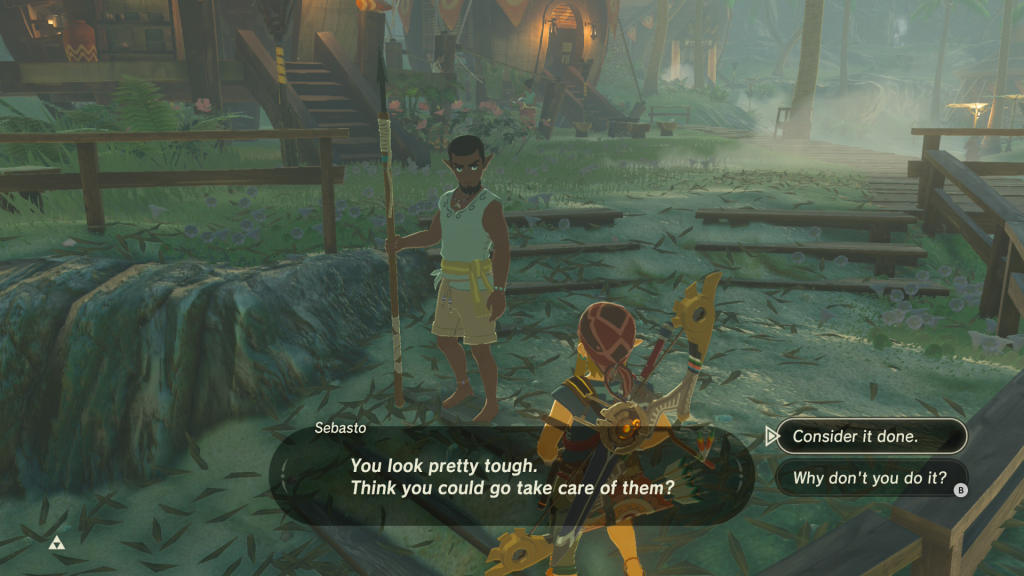This screenshot has width=1024, height=576.
Task: Select "Why don't you do it?" response
Action: pyautogui.click(x=870, y=478)
